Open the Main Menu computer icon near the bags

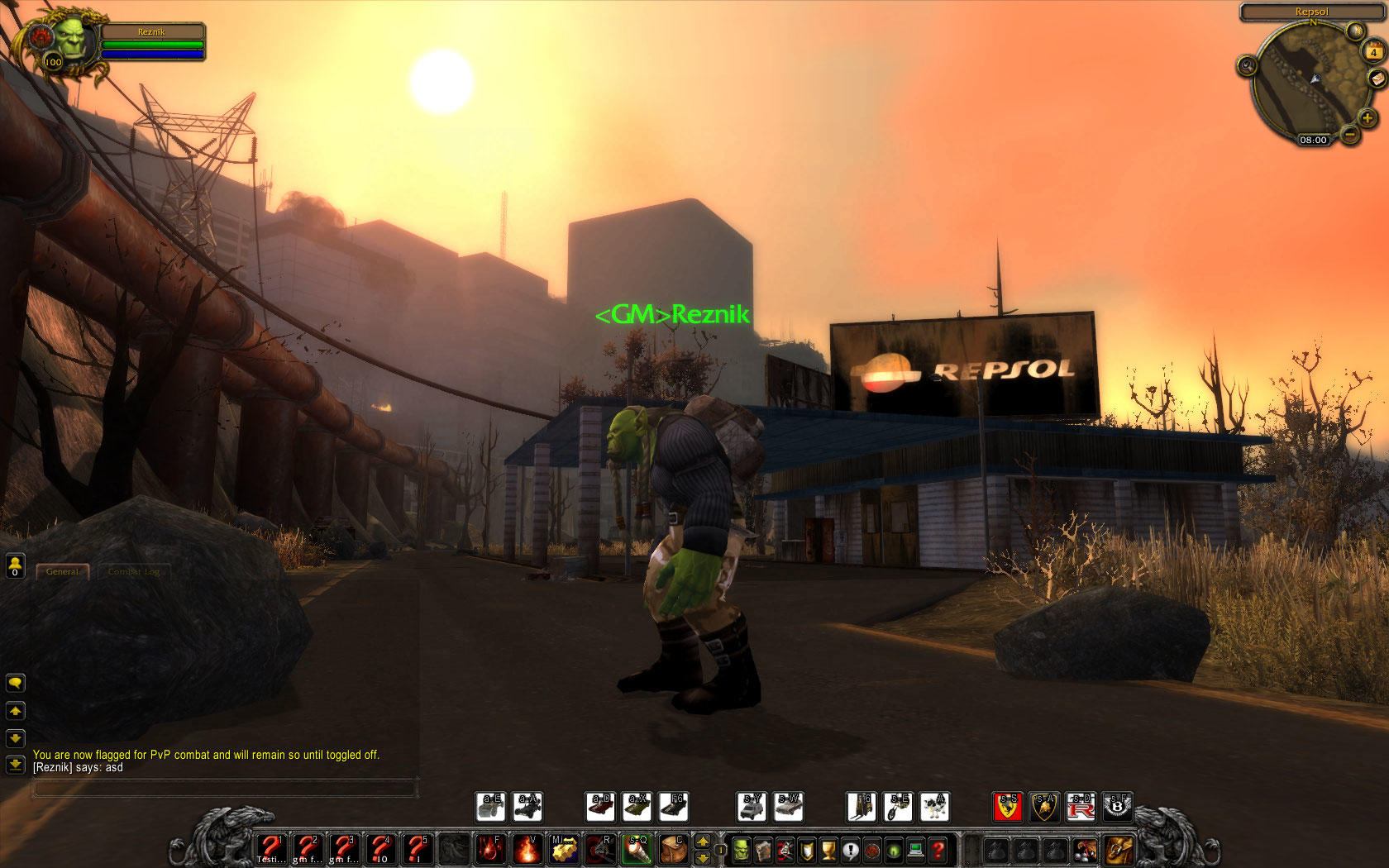pyautogui.click(x=916, y=849)
